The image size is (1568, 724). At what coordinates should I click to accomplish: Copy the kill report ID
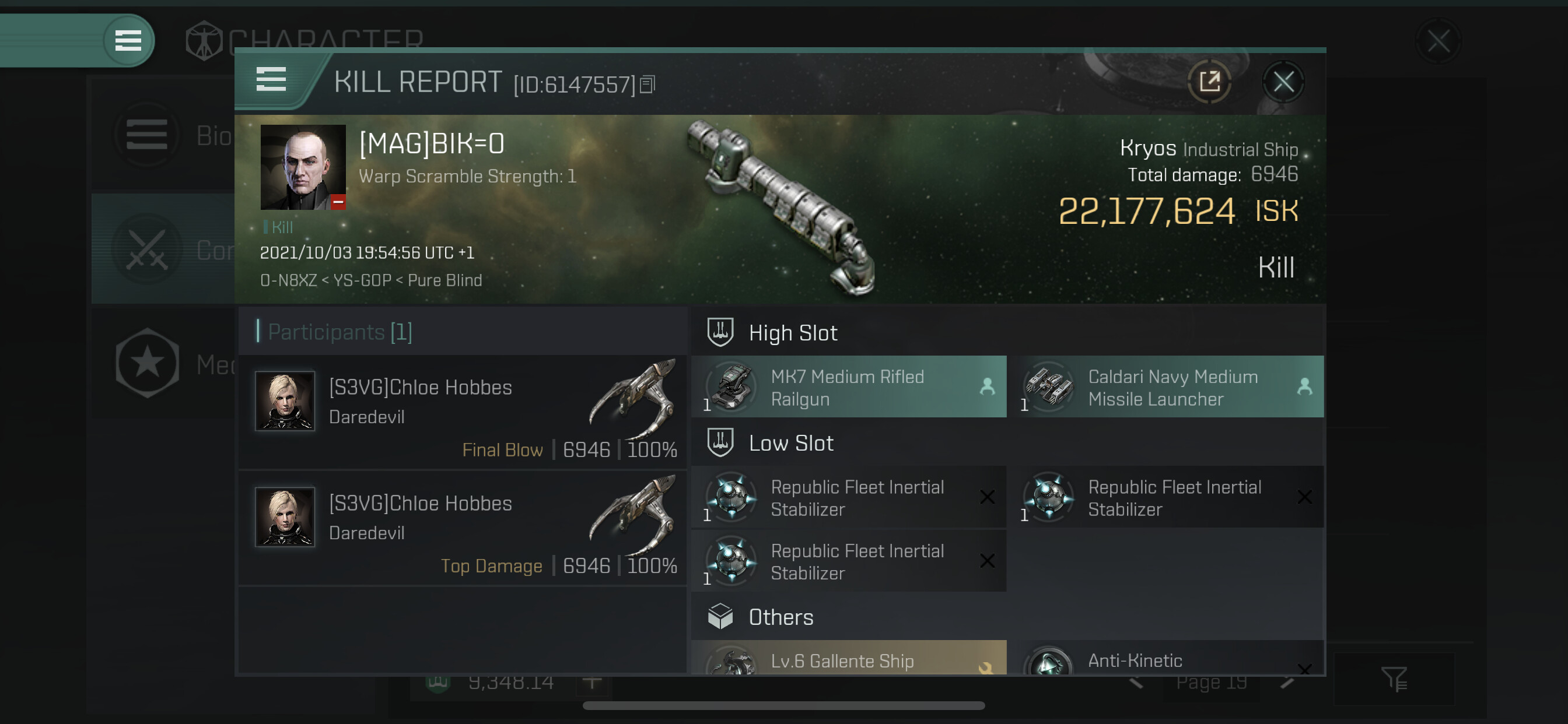tap(647, 85)
